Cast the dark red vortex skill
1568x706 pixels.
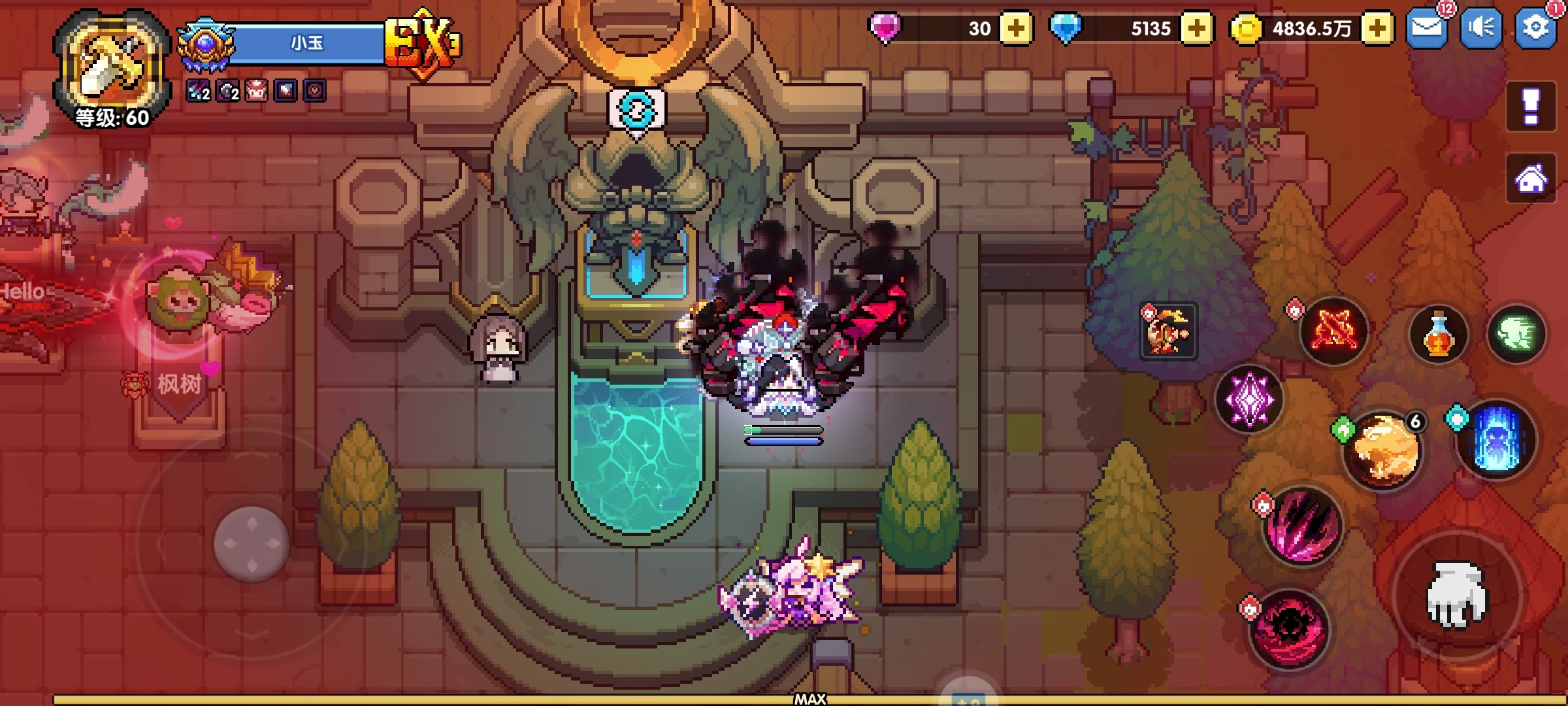pos(1289,629)
